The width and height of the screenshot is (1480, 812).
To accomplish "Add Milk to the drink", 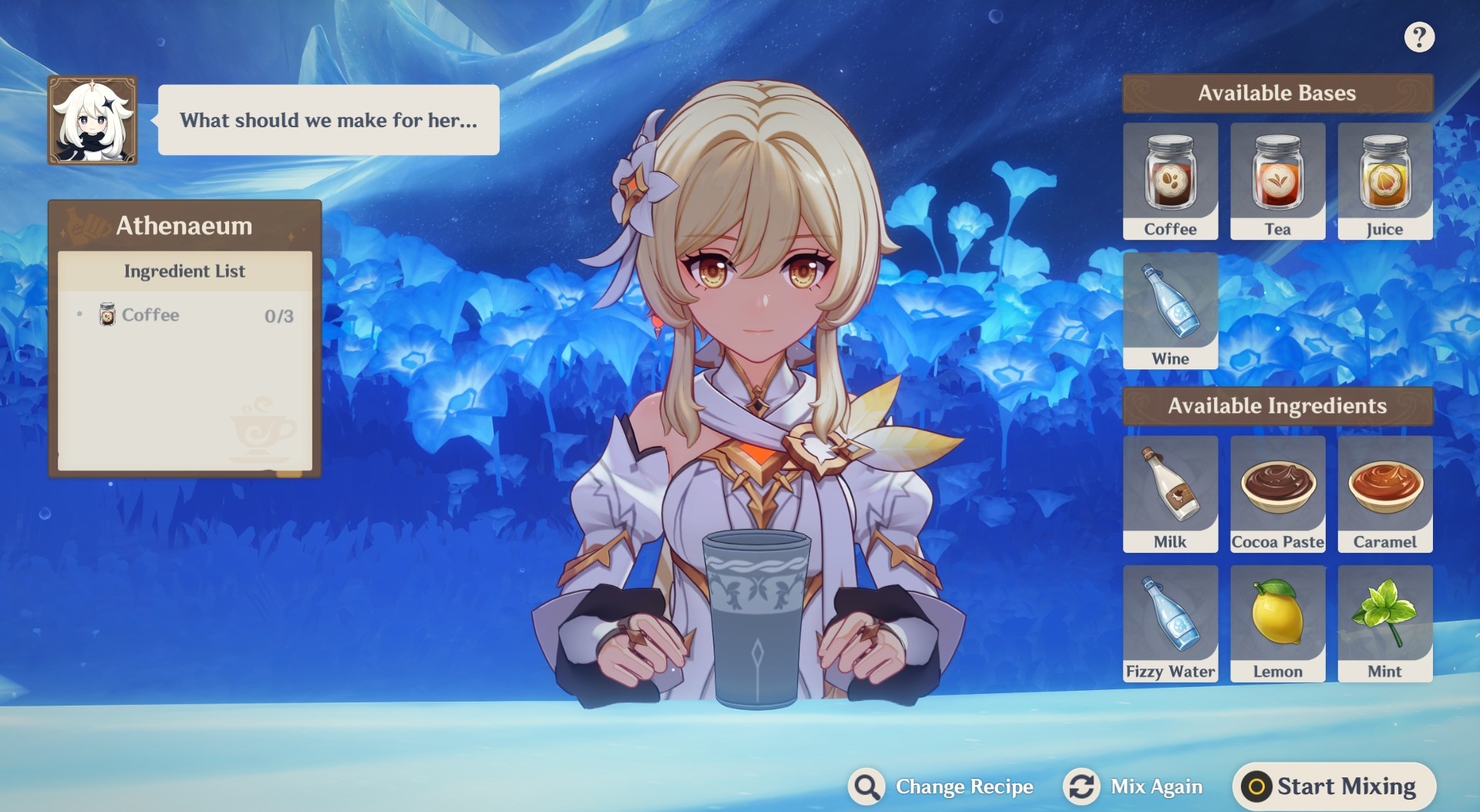I will tap(1170, 494).
